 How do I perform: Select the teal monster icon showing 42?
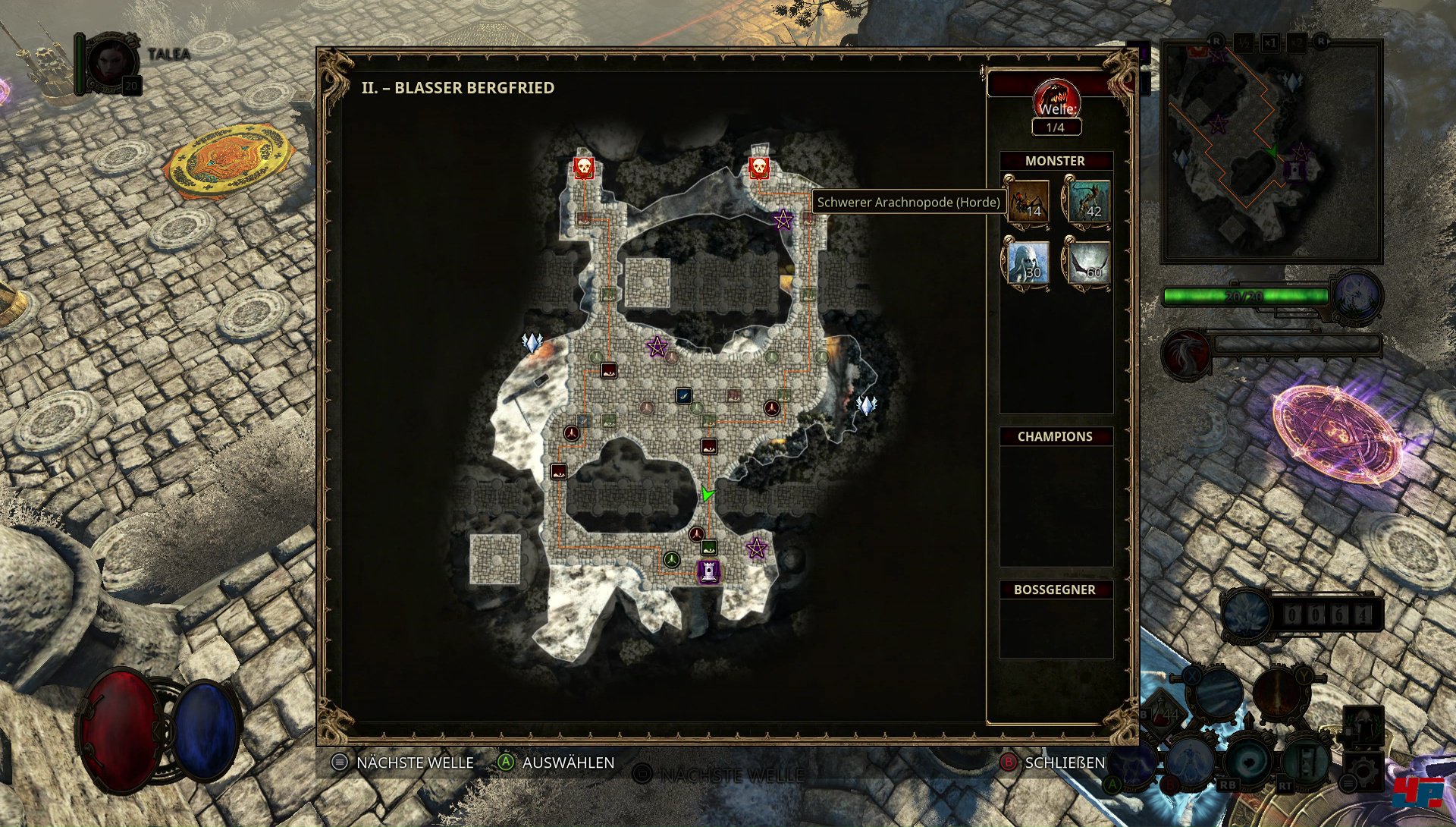pos(1087,202)
